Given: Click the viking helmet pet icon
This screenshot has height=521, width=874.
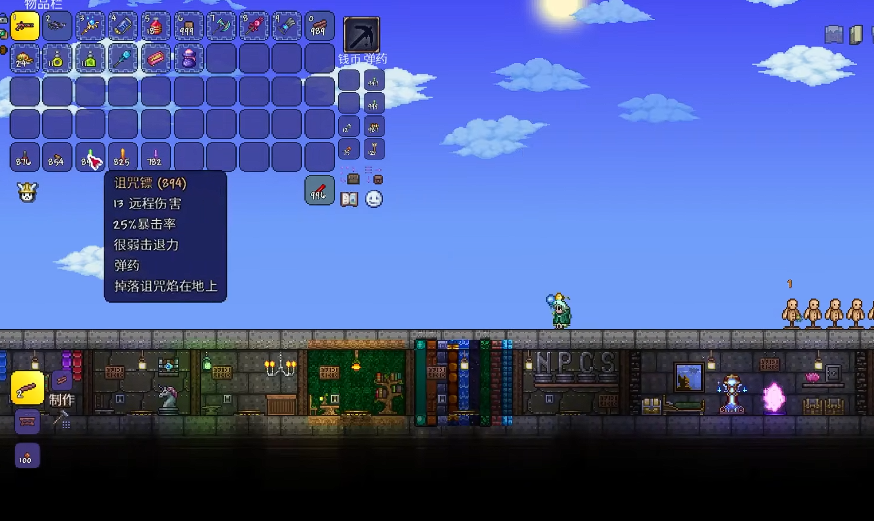Looking at the screenshot, I should click(26, 192).
